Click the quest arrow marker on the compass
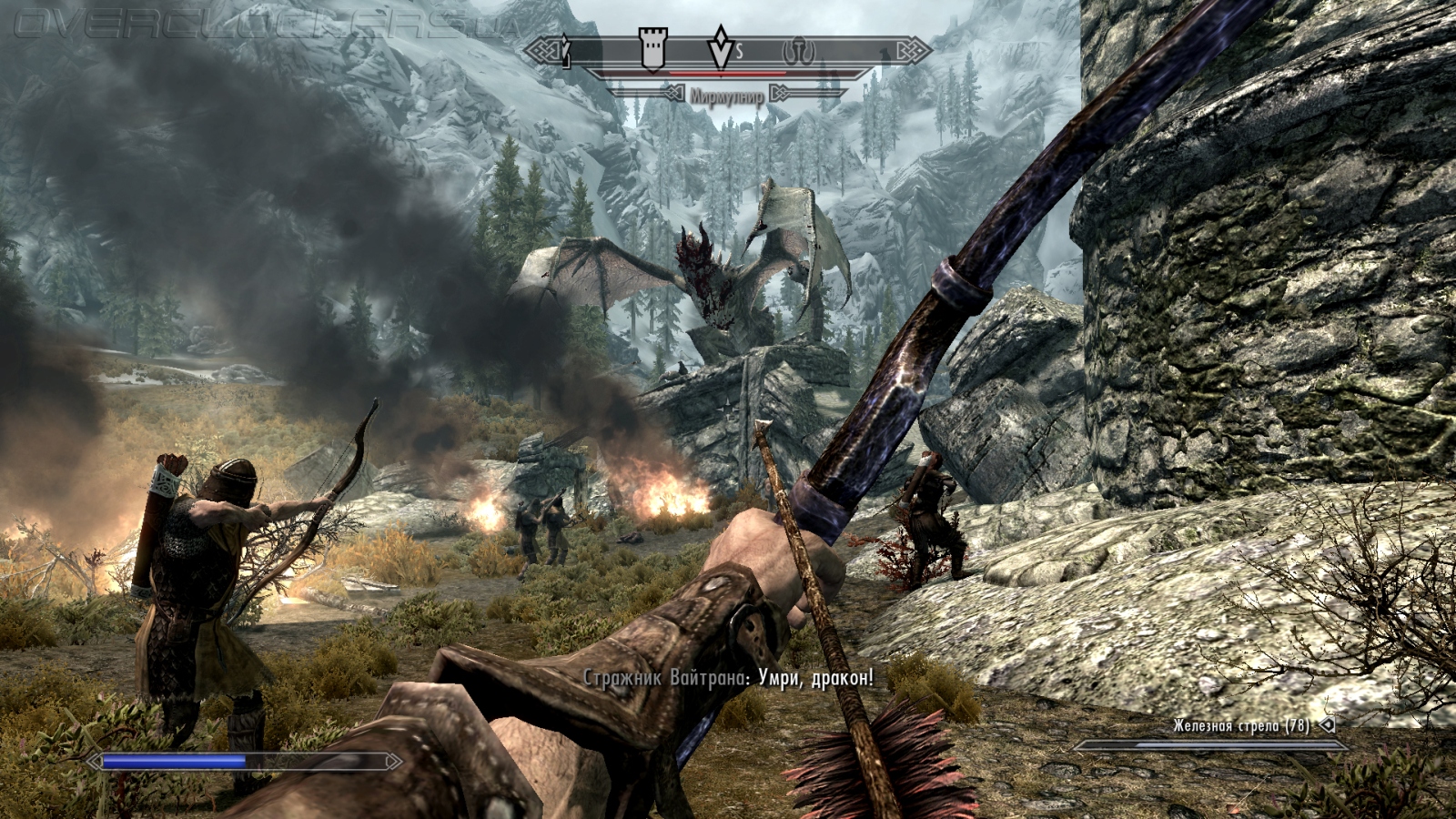The width and height of the screenshot is (1456, 819). pos(721,48)
